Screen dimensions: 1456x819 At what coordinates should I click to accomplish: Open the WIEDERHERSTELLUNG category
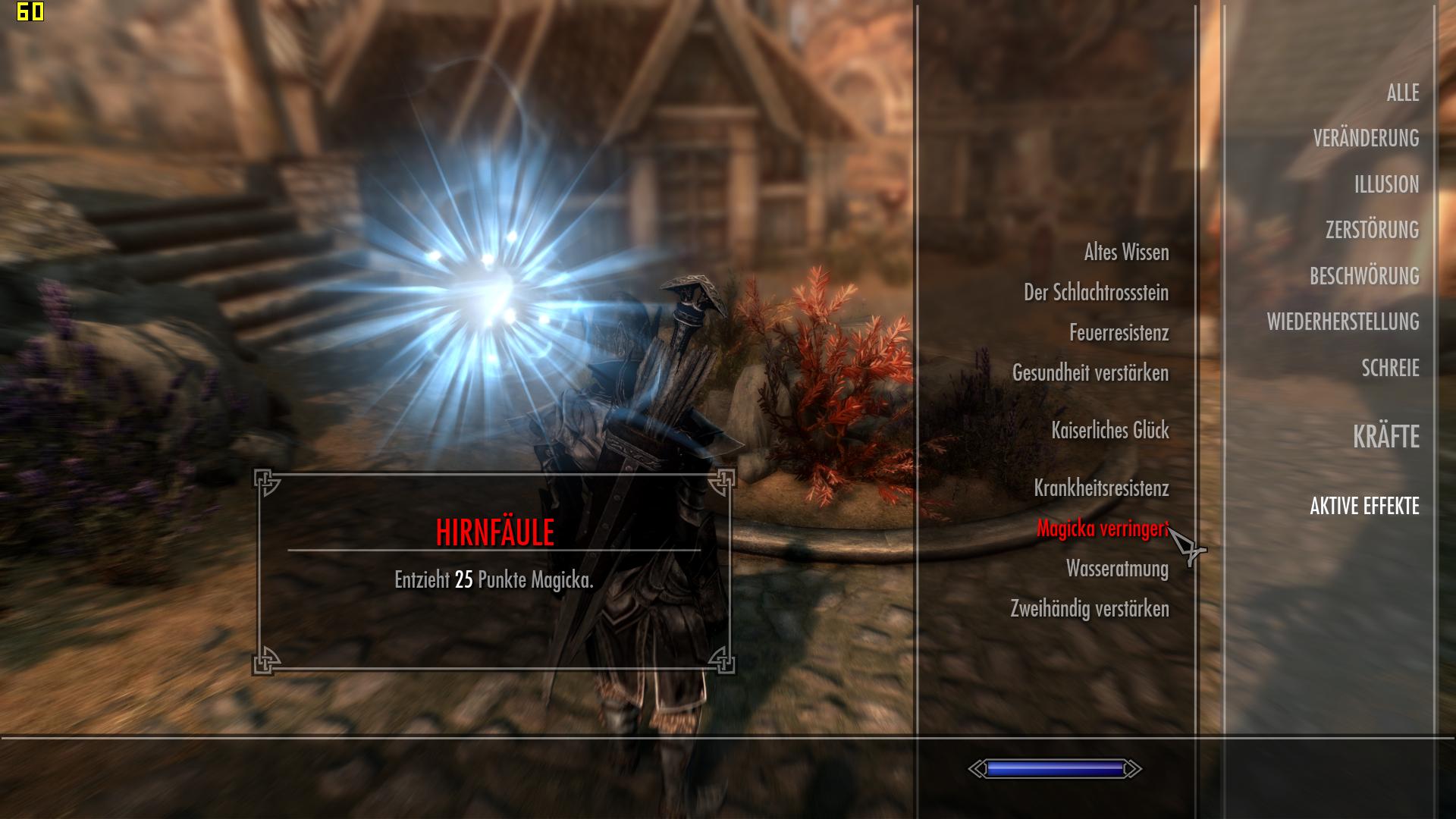[x=1342, y=322]
